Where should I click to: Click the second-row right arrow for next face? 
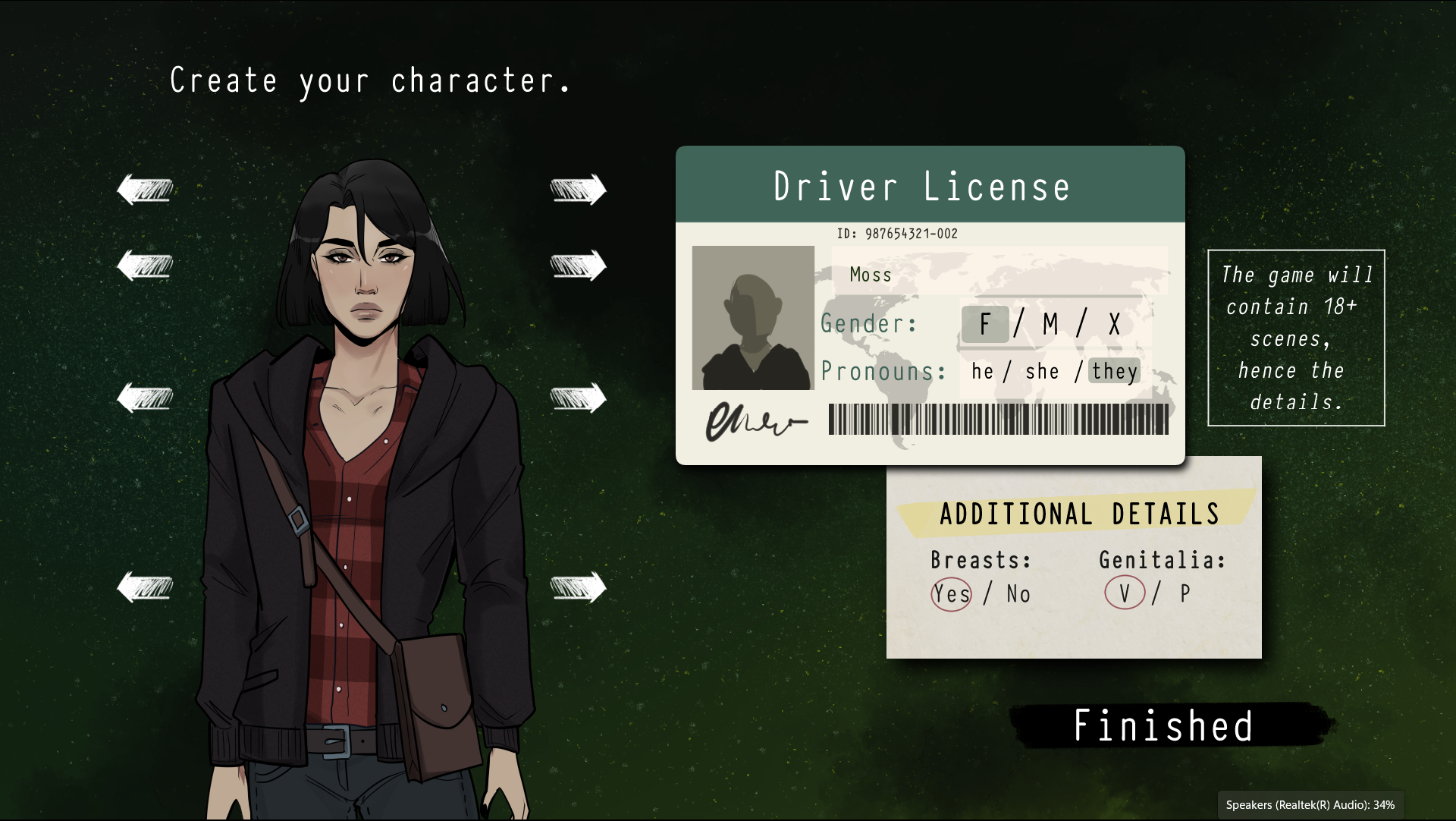click(x=579, y=265)
